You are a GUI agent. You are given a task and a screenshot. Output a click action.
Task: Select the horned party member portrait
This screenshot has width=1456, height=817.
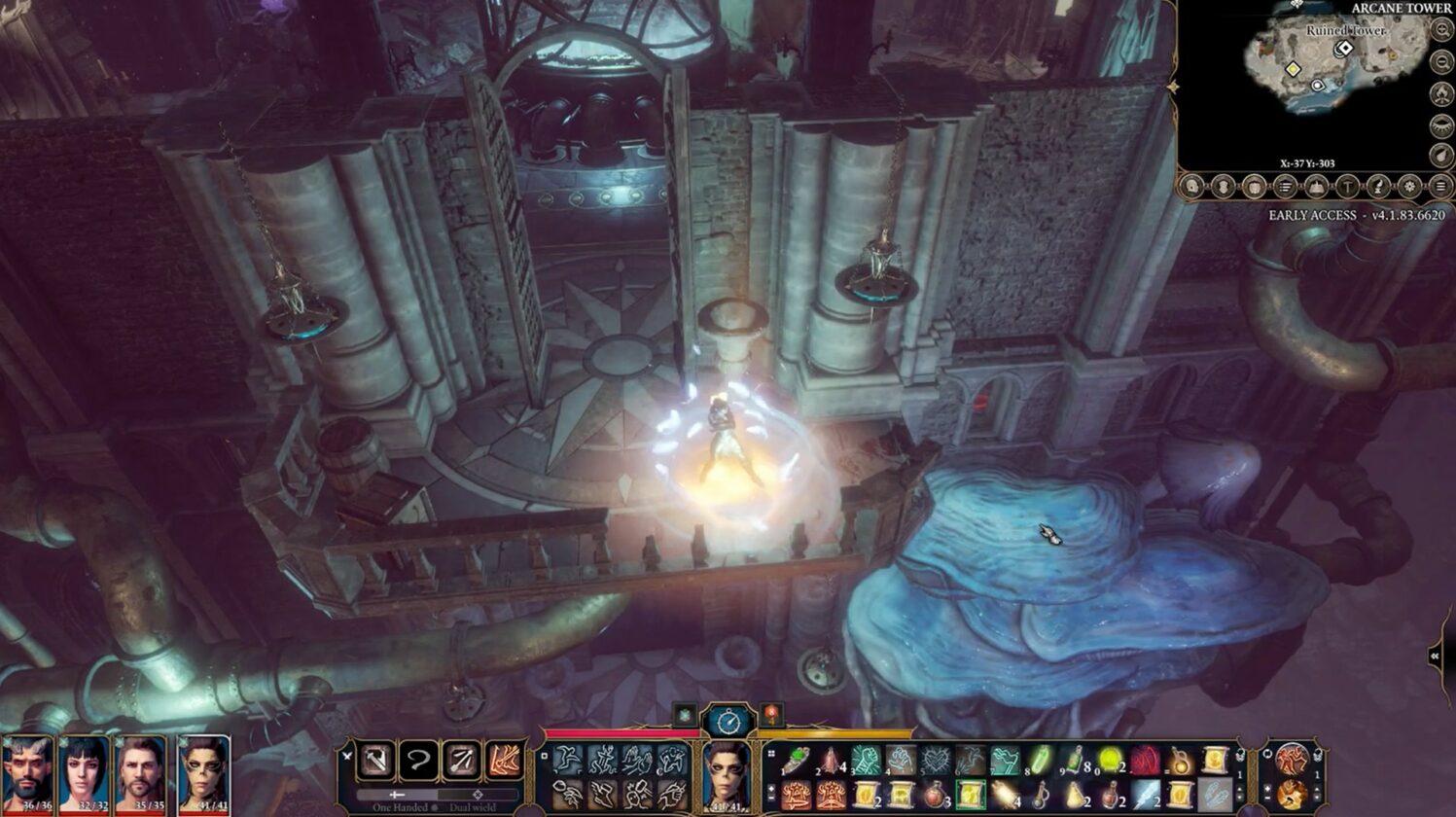(26, 773)
